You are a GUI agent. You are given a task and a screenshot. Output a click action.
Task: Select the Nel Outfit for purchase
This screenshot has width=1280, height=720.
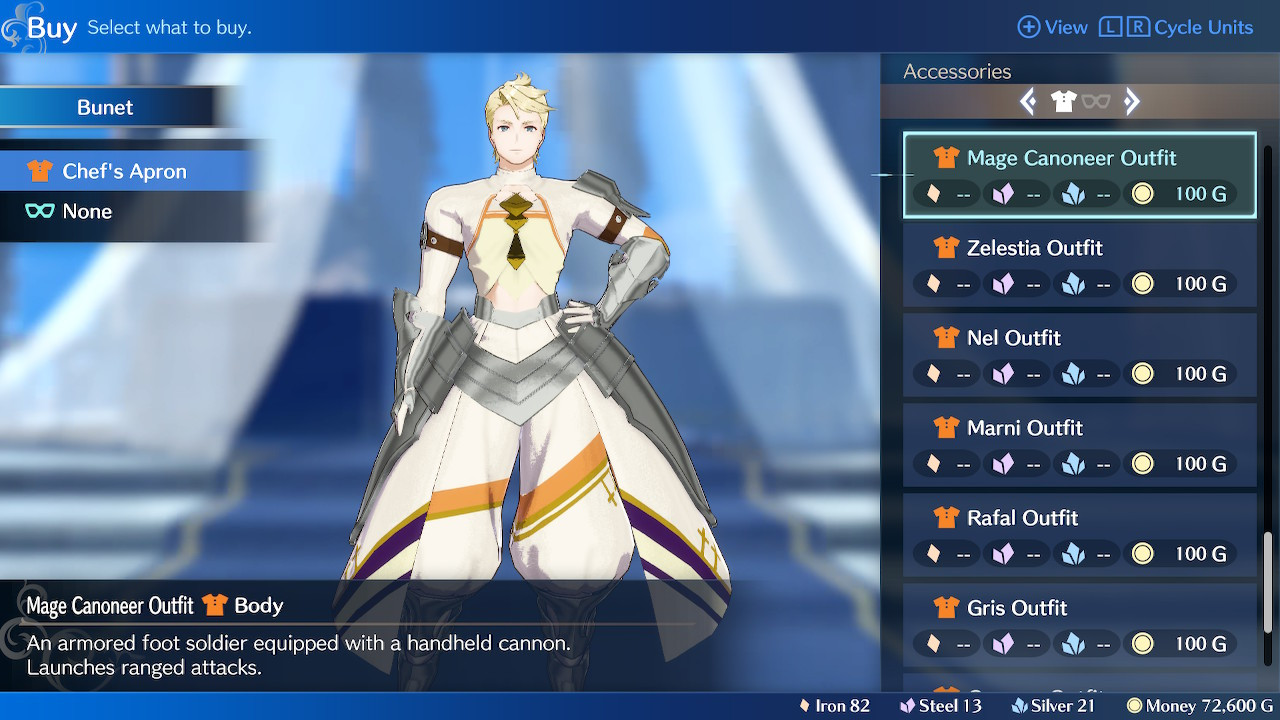click(x=1080, y=355)
